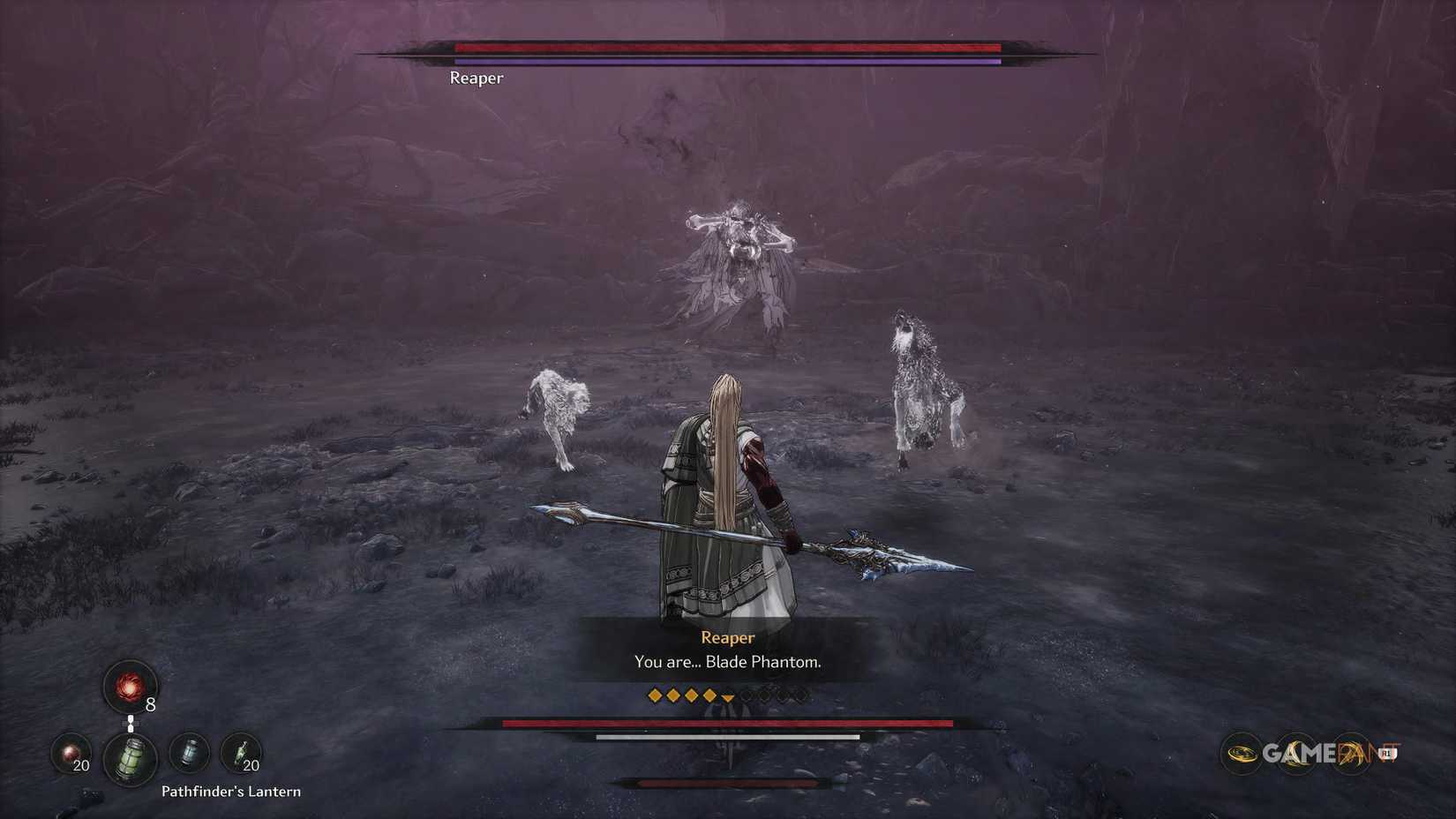Image resolution: width=1456 pixels, height=819 pixels.
Task: Use the Pathfinder's Lantern item
Action: pos(131,758)
